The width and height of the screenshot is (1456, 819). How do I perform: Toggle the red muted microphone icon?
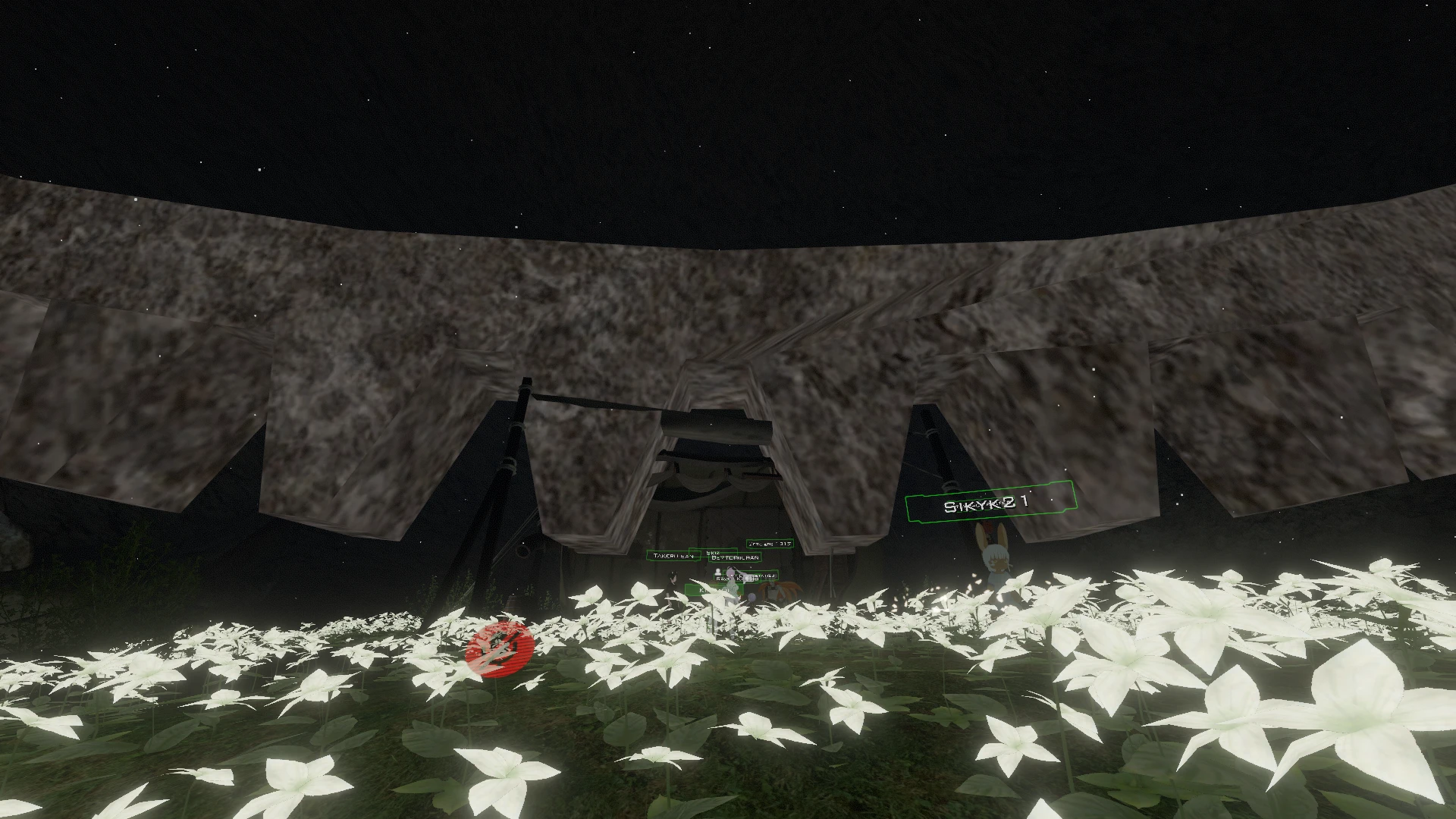tap(500, 649)
